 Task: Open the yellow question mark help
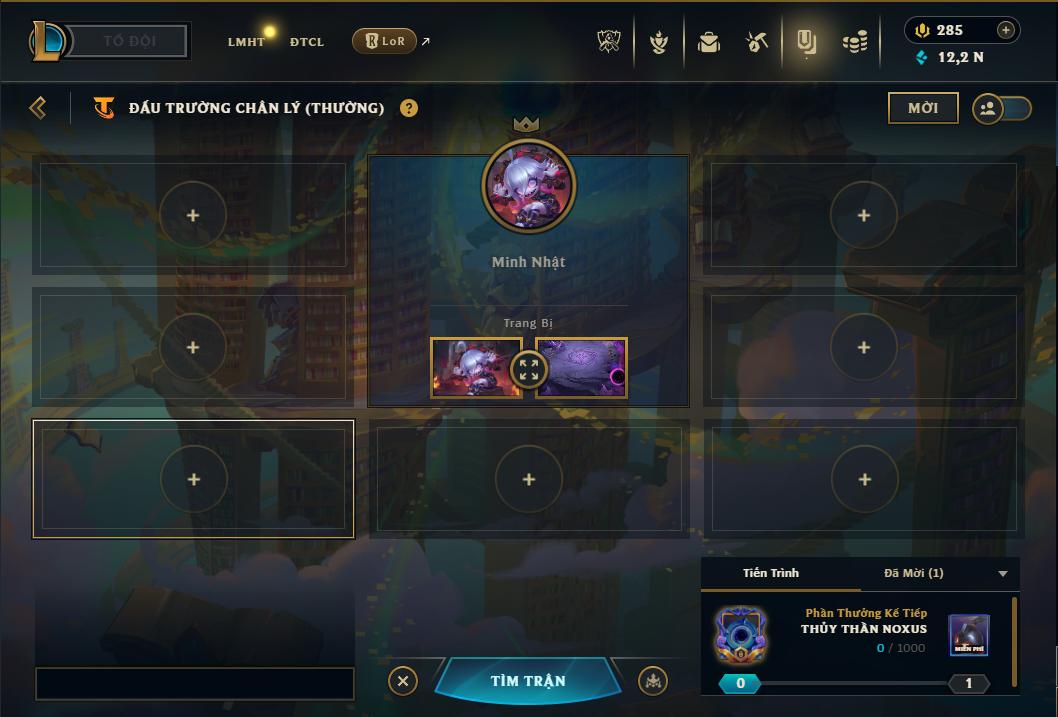click(409, 108)
